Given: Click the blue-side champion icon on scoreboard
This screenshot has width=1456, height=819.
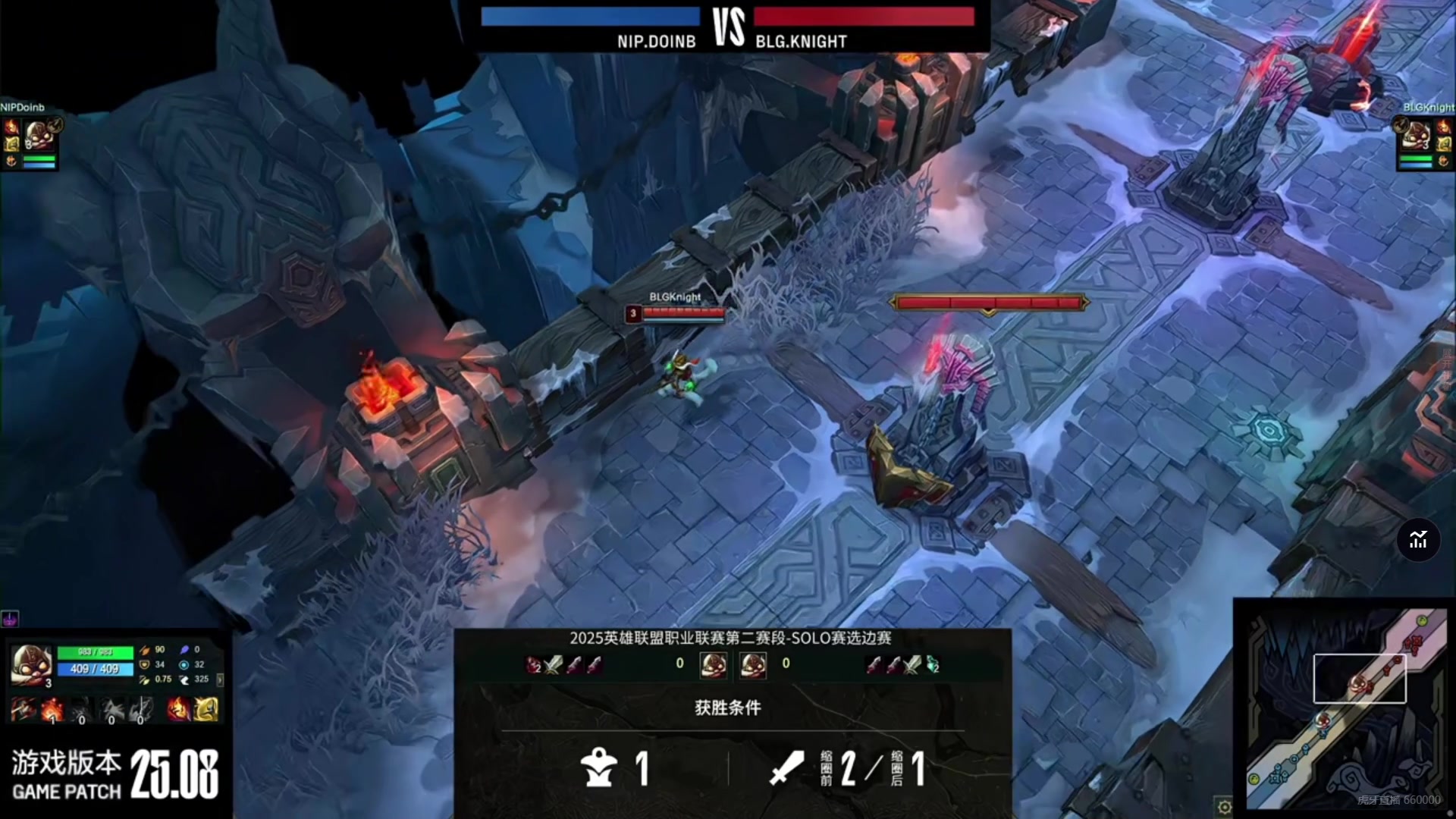Looking at the screenshot, I should point(713,664).
